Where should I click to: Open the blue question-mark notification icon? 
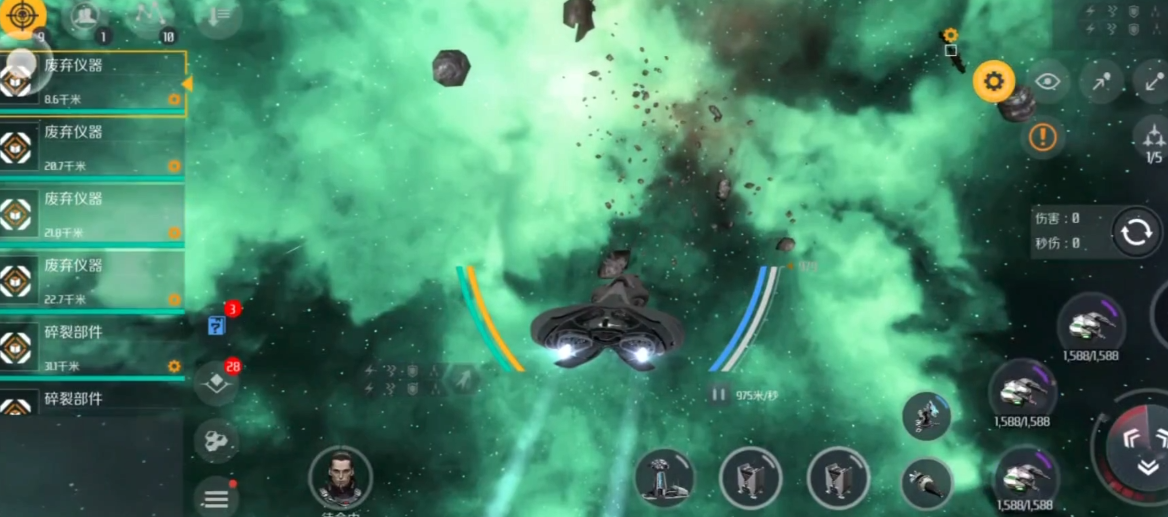tap(217, 324)
